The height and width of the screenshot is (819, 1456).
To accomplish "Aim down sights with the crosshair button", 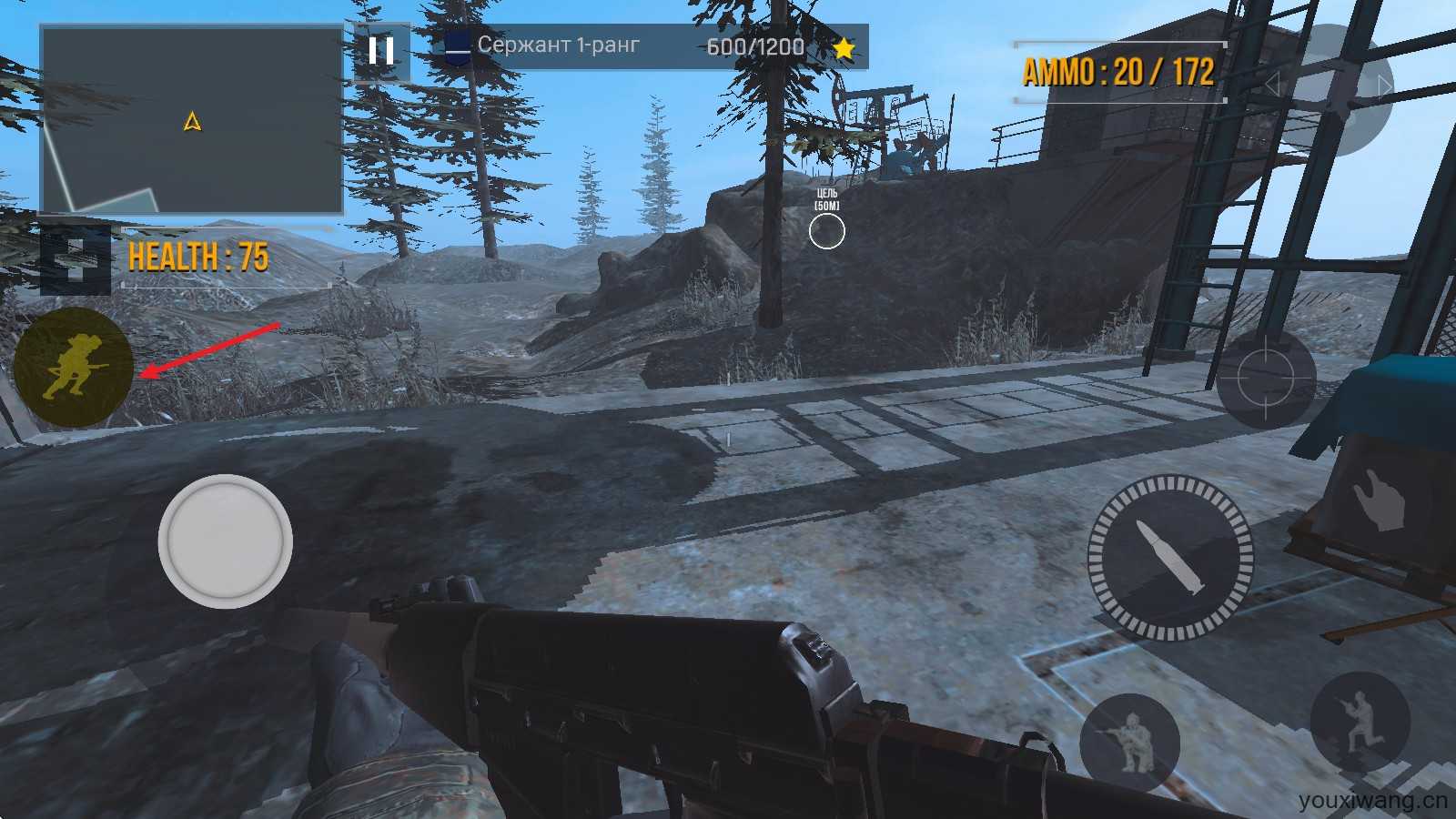I will pyautogui.click(x=1266, y=377).
